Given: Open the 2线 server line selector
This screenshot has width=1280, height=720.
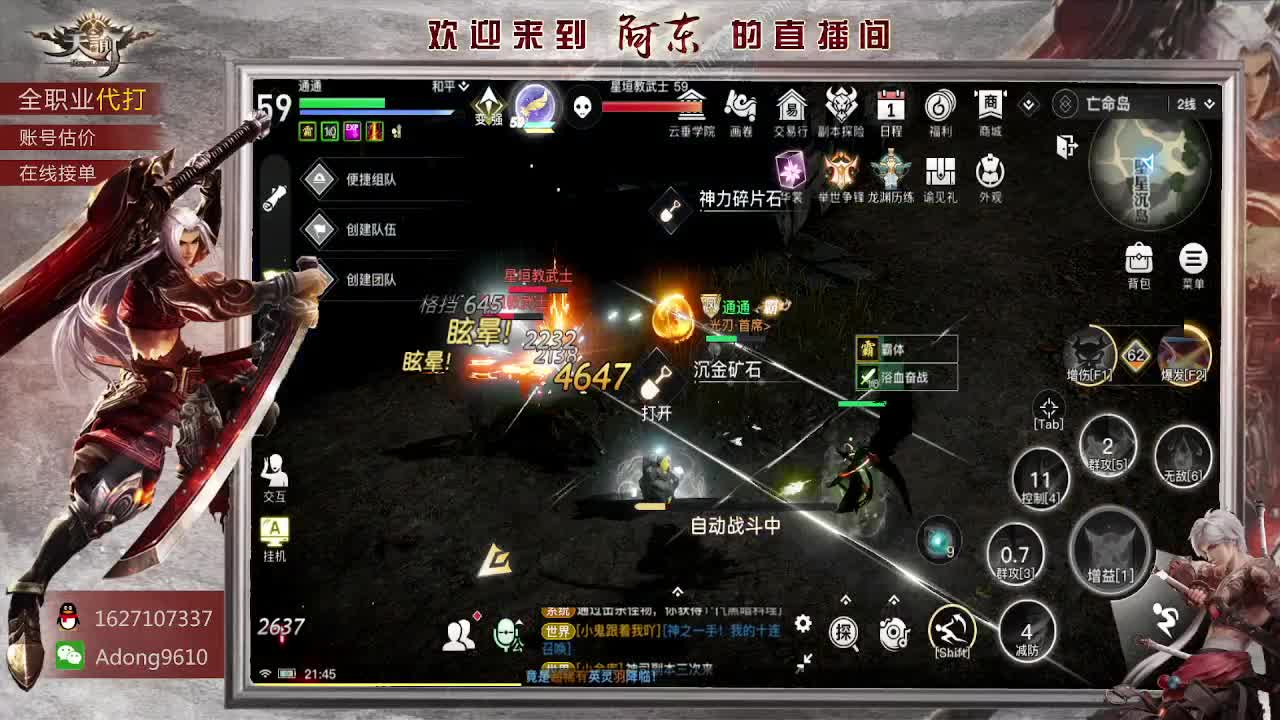Looking at the screenshot, I should coord(1189,103).
